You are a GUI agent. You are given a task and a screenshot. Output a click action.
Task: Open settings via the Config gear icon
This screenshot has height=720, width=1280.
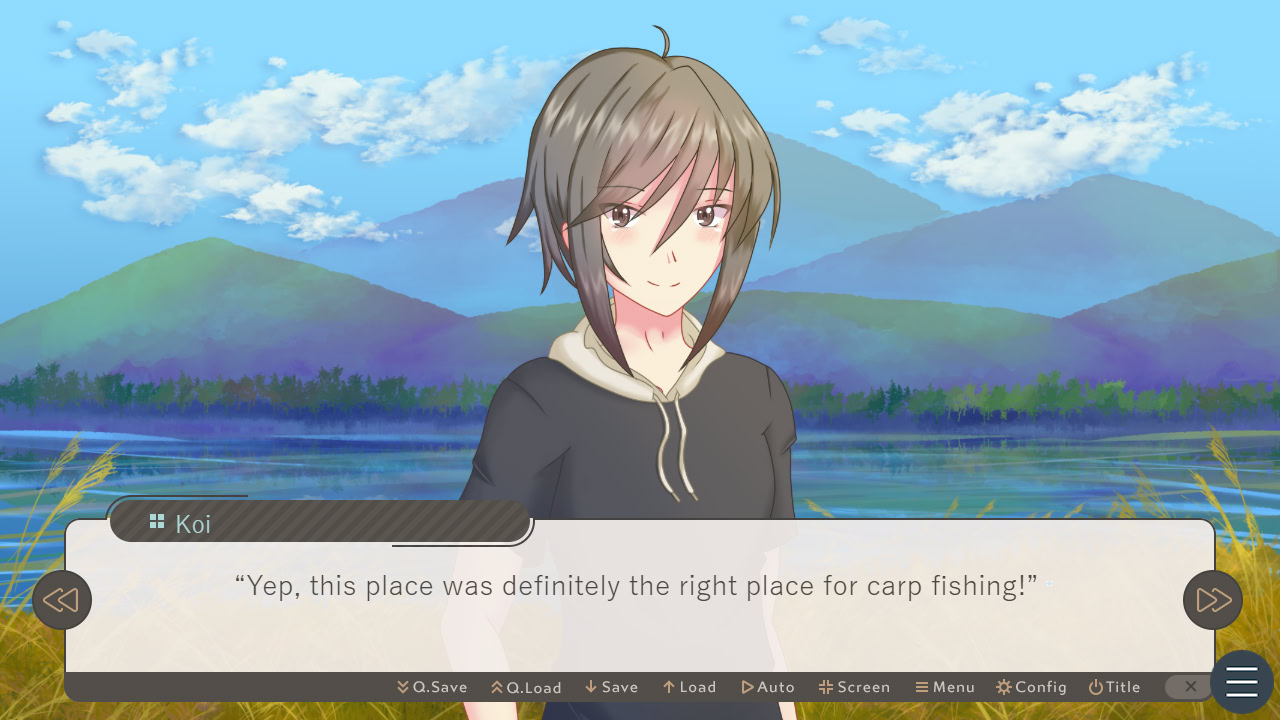[x=1003, y=687]
